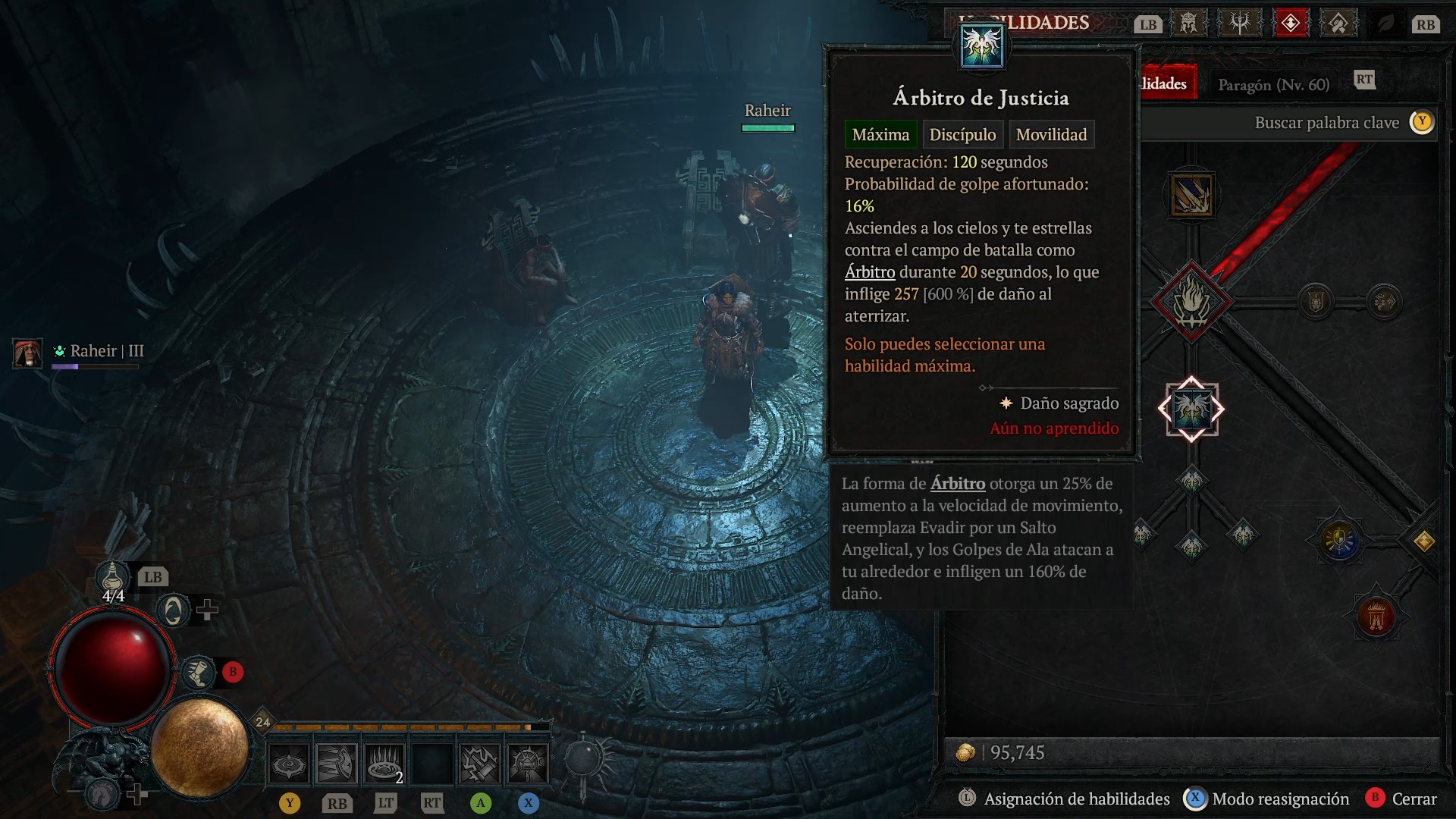Activate the shield charge skill slot
This screenshot has width=1456, height=819.
[336, 763]
